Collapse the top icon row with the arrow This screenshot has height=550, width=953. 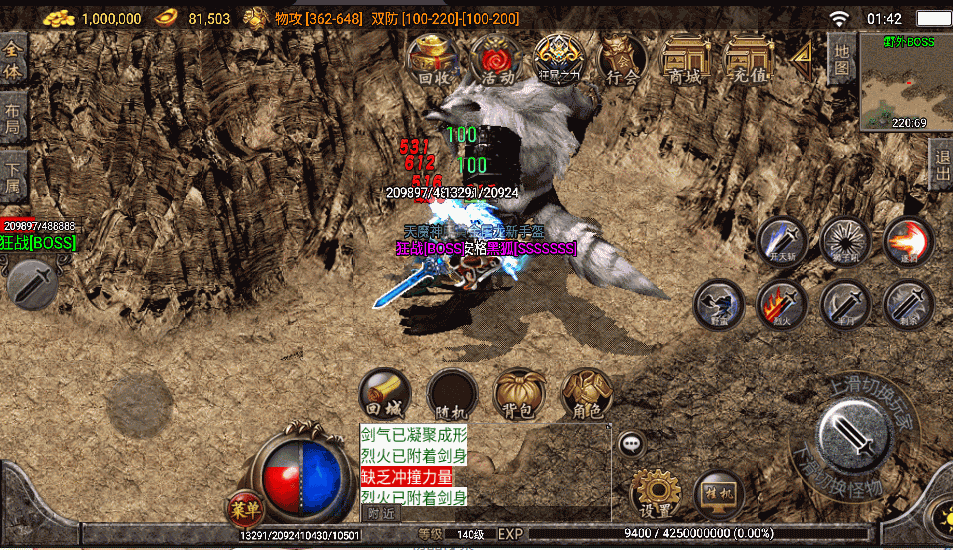pos(802,60)
